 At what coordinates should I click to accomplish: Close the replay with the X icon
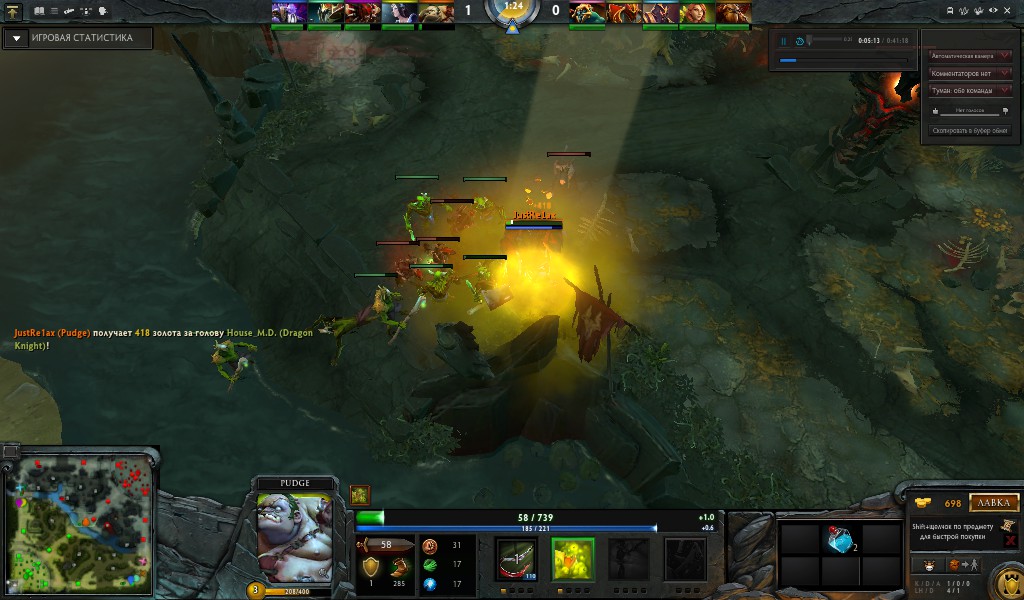1009,9
